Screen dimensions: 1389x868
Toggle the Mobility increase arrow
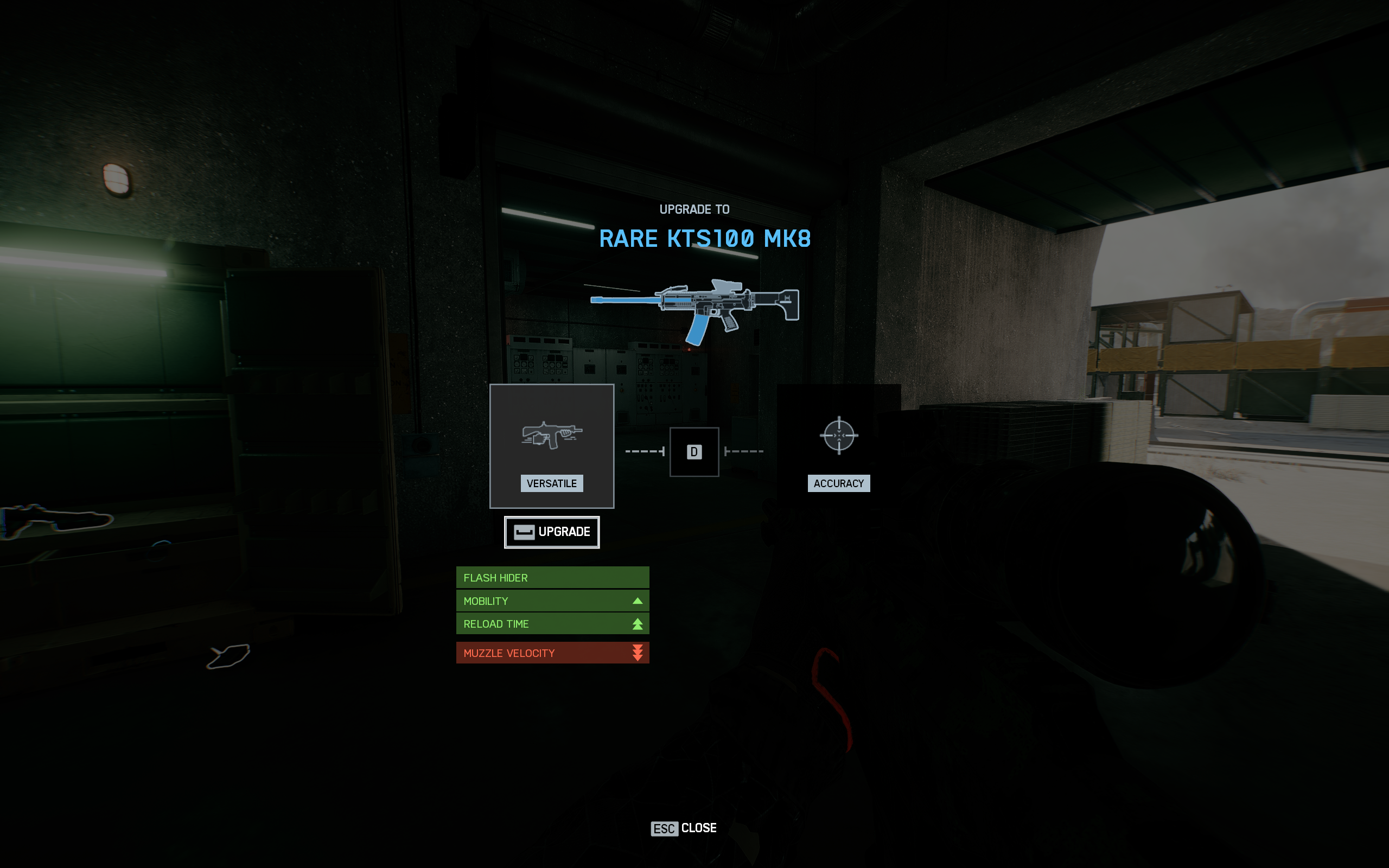click(x=638, y=601)
